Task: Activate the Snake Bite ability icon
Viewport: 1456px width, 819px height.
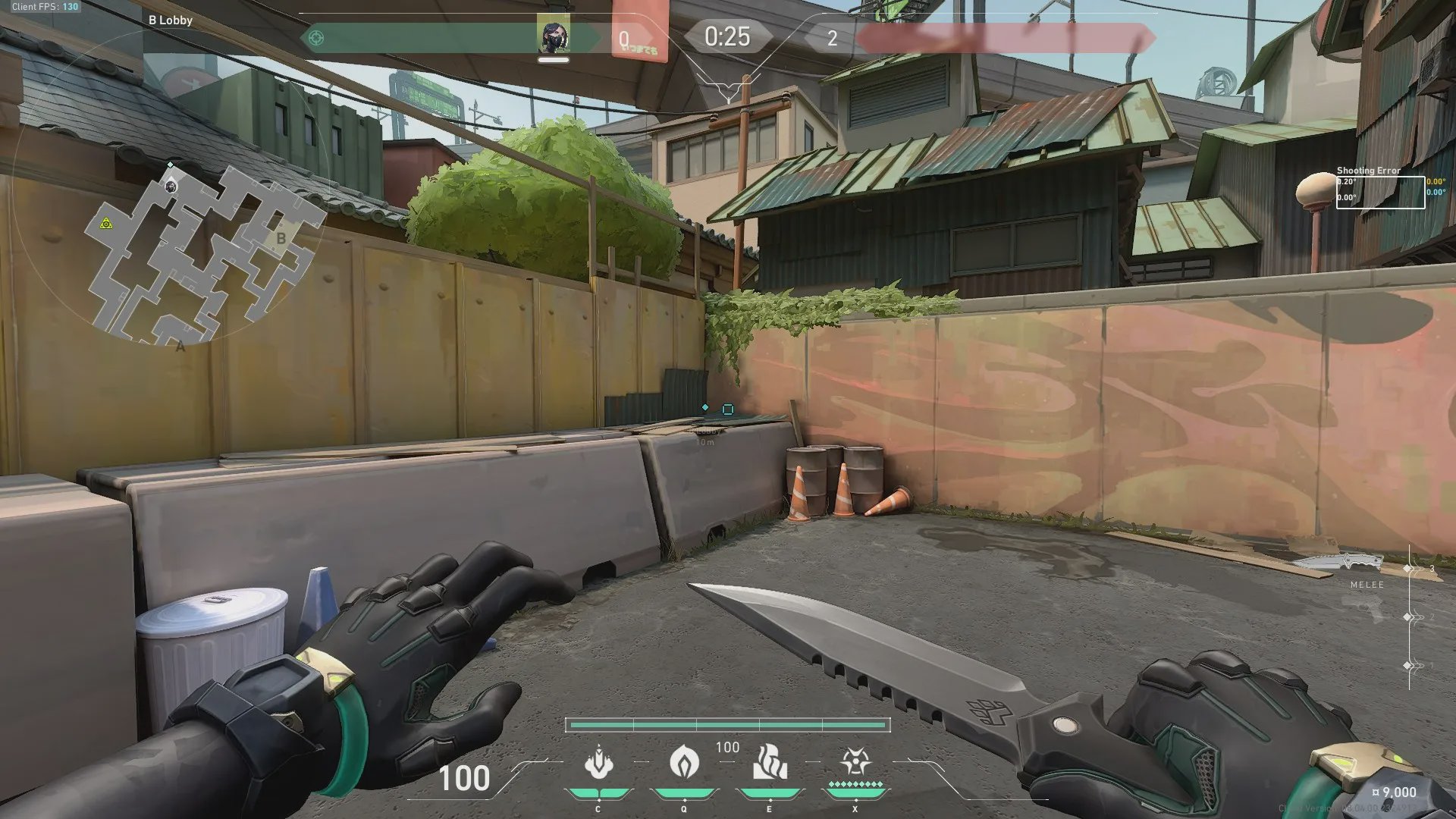Action: [598, 762]
